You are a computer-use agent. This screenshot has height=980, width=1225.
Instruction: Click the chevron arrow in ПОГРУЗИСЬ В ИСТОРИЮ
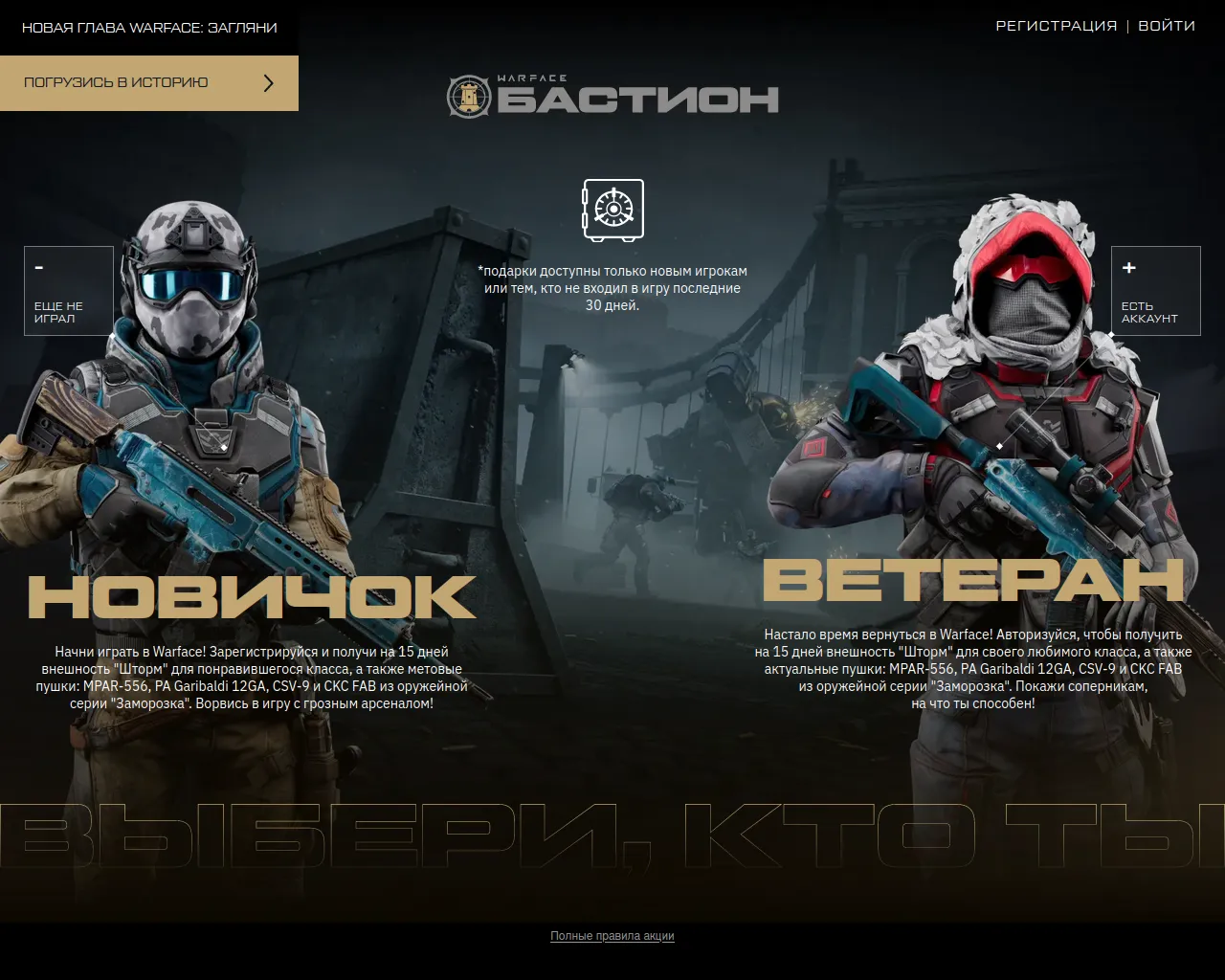coord(269,82)
